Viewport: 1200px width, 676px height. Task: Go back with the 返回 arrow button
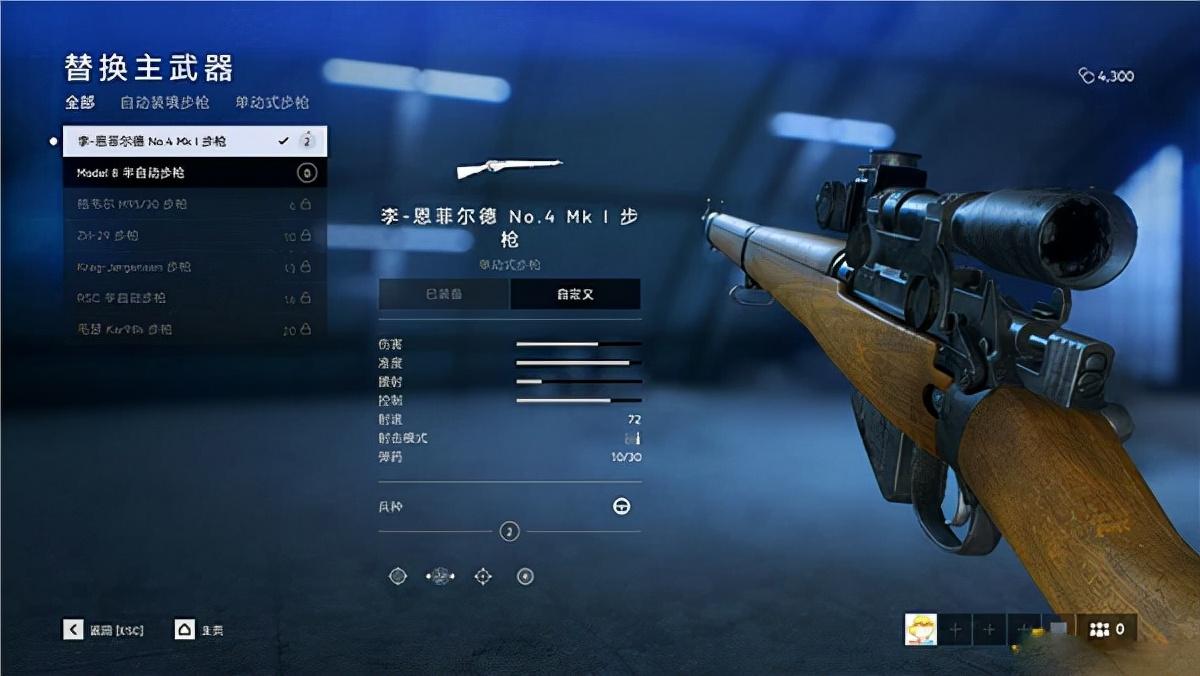point(73,630)
